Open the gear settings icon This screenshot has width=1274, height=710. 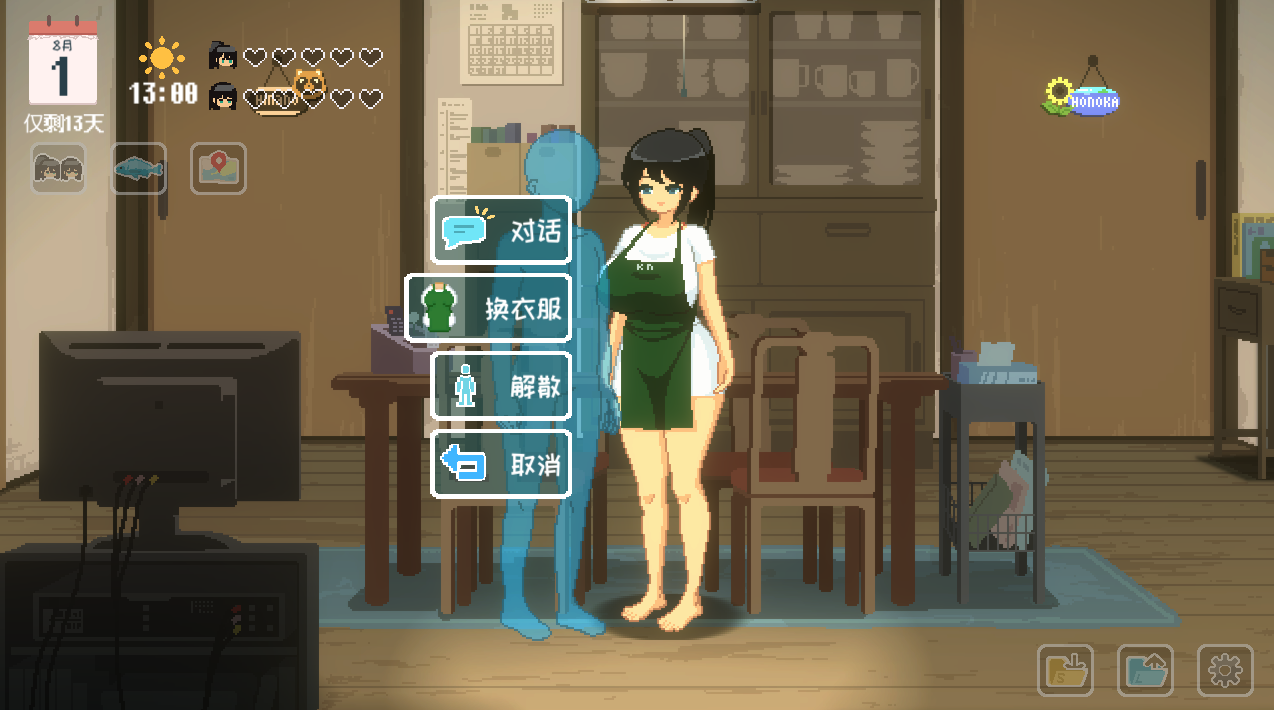pyautogui.click(x=1225, y=670)
